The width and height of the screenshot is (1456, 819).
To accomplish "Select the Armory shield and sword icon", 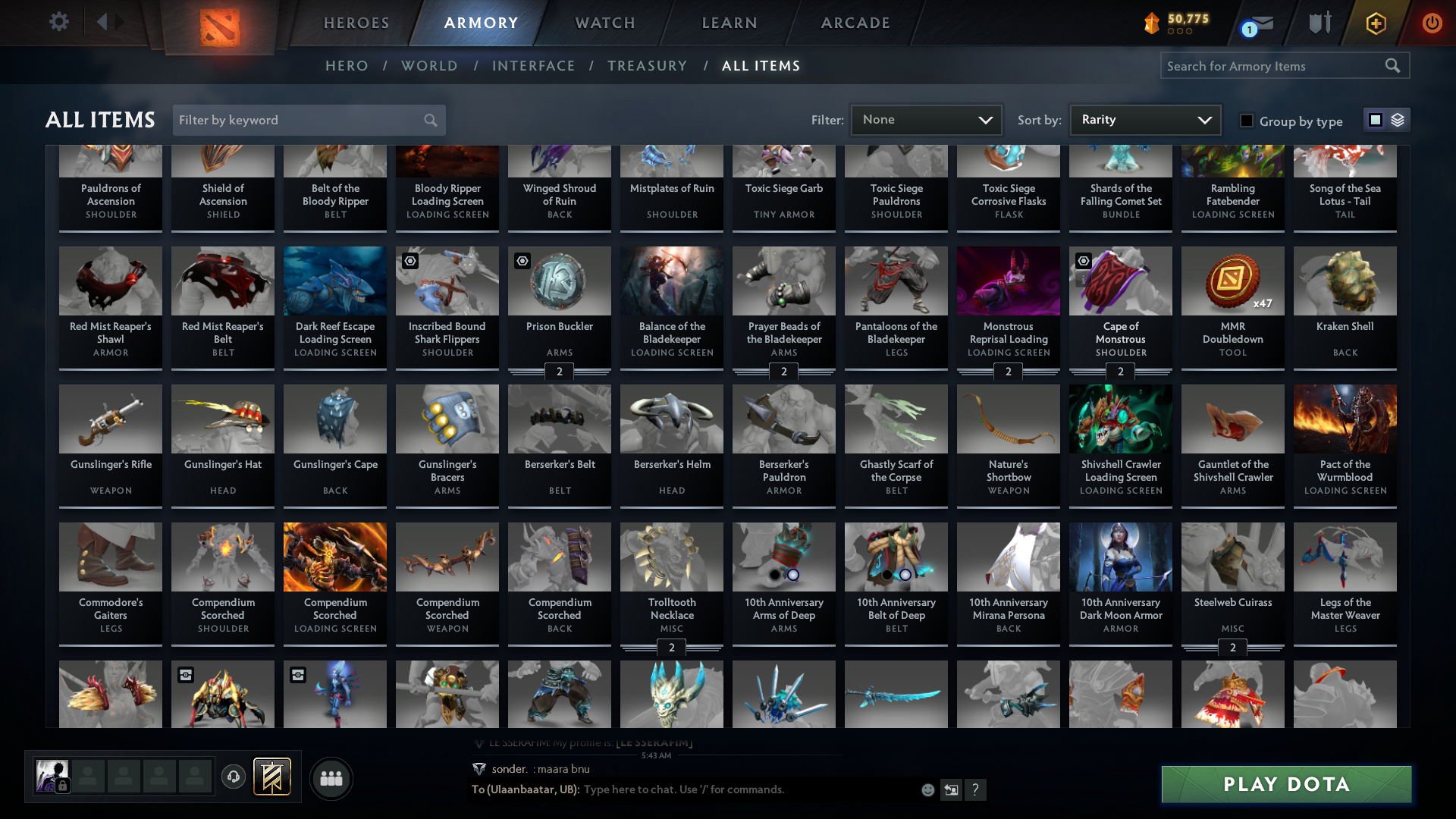I will coord(1319,23).
